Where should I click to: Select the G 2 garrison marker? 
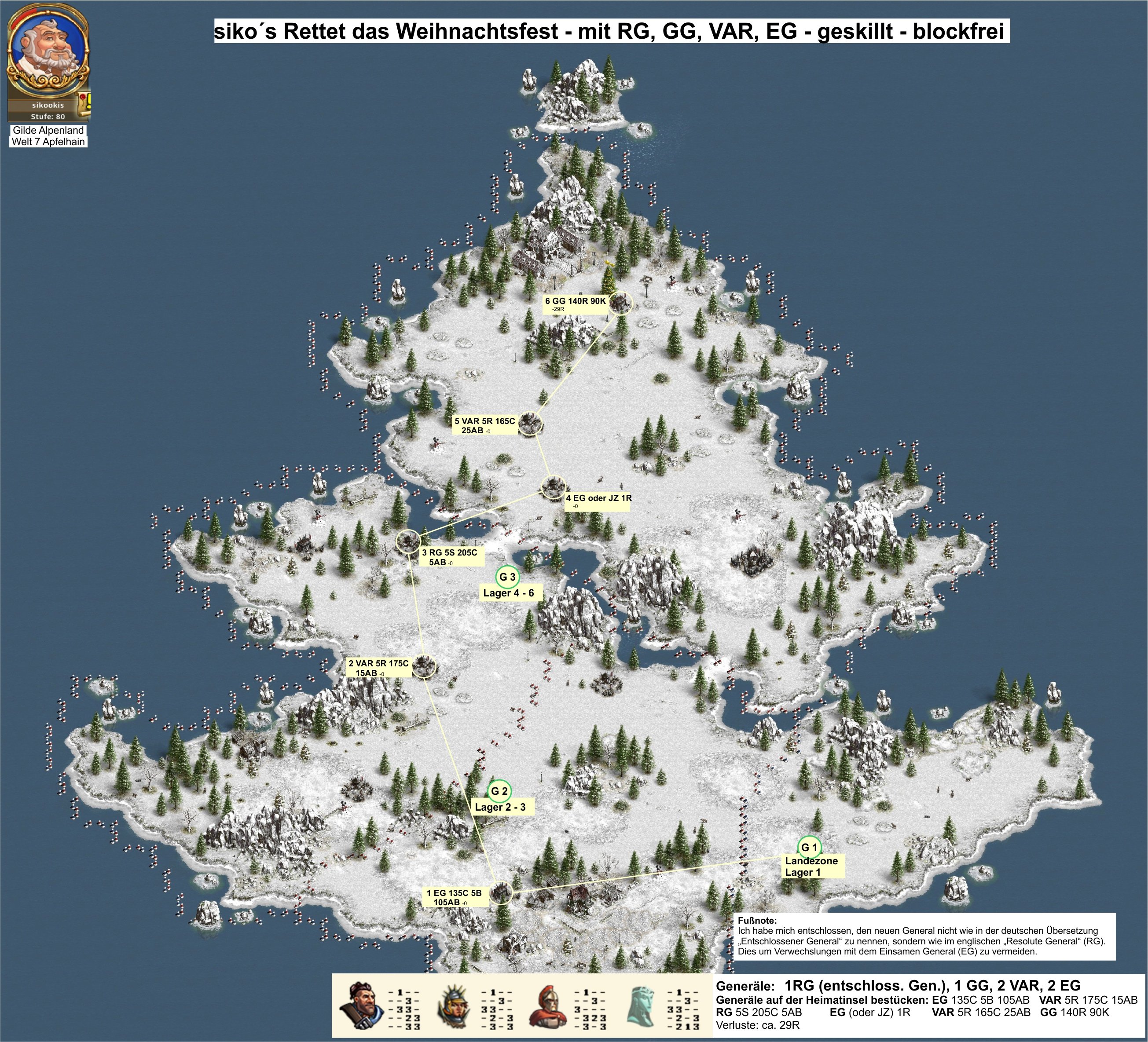coord(499,791)
